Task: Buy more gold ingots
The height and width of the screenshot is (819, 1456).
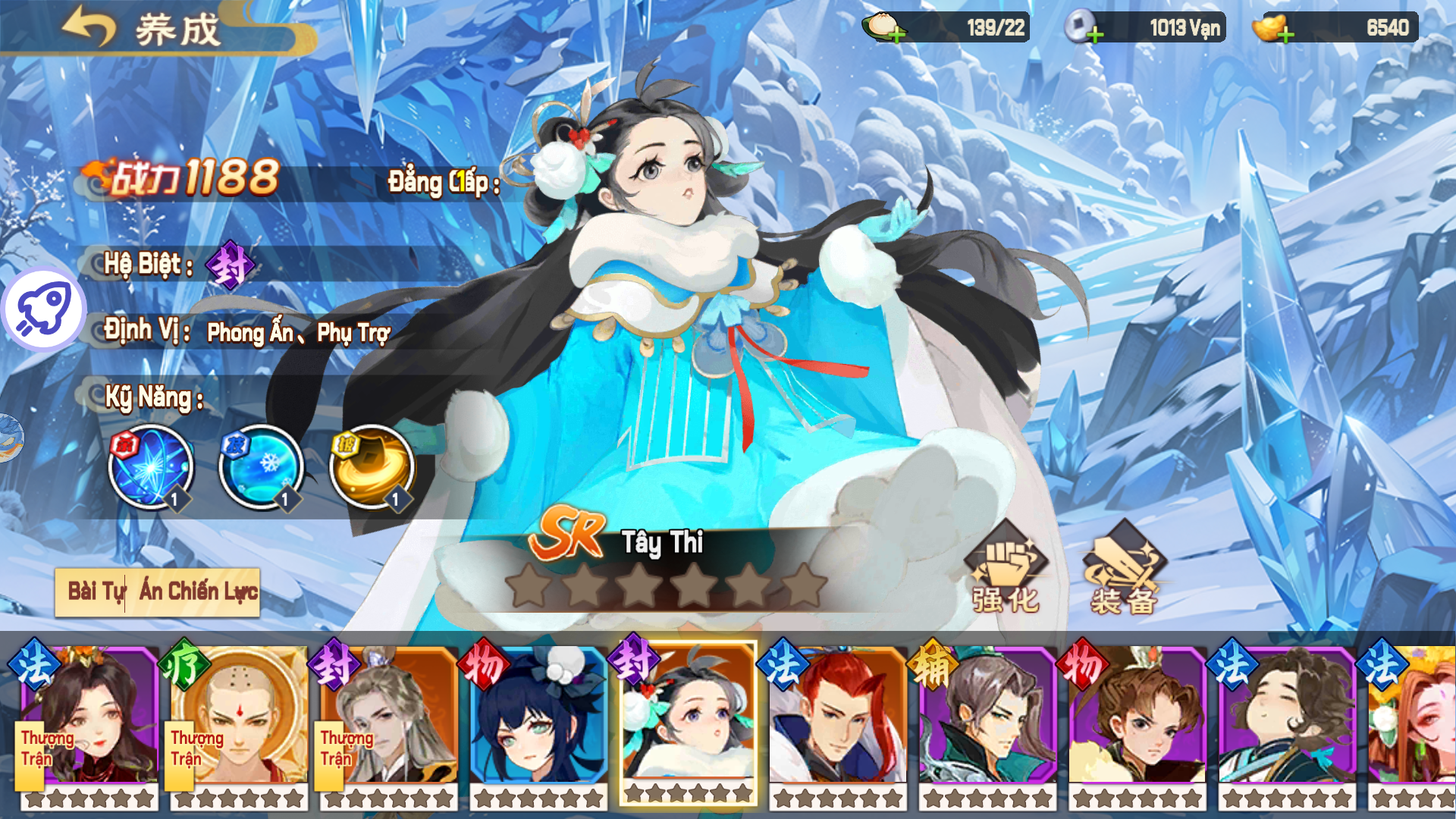Action: point(1285,34)
